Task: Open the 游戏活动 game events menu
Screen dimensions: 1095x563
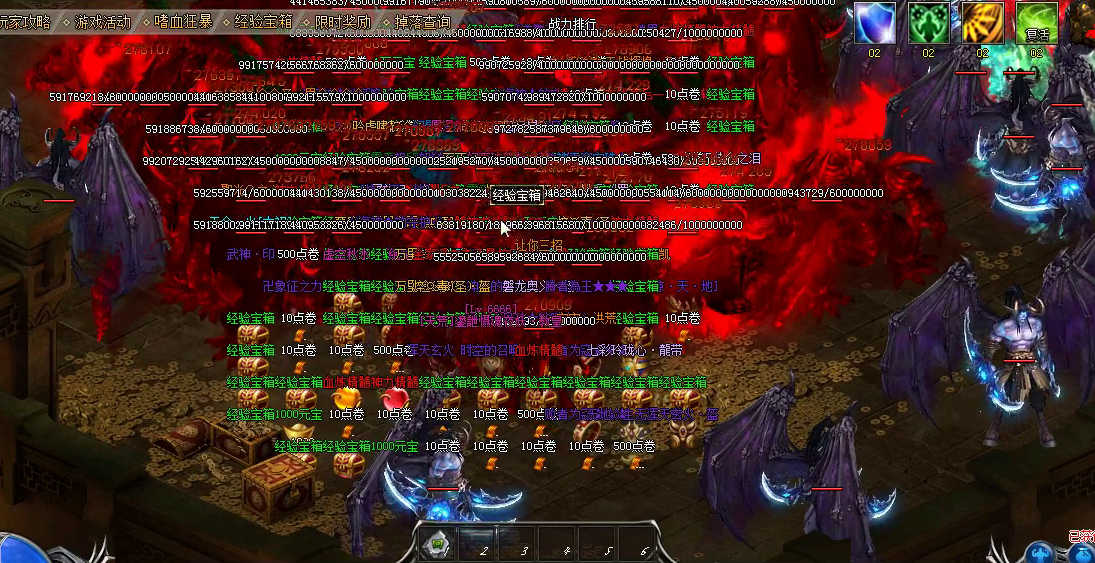Action: pos(103,21)
